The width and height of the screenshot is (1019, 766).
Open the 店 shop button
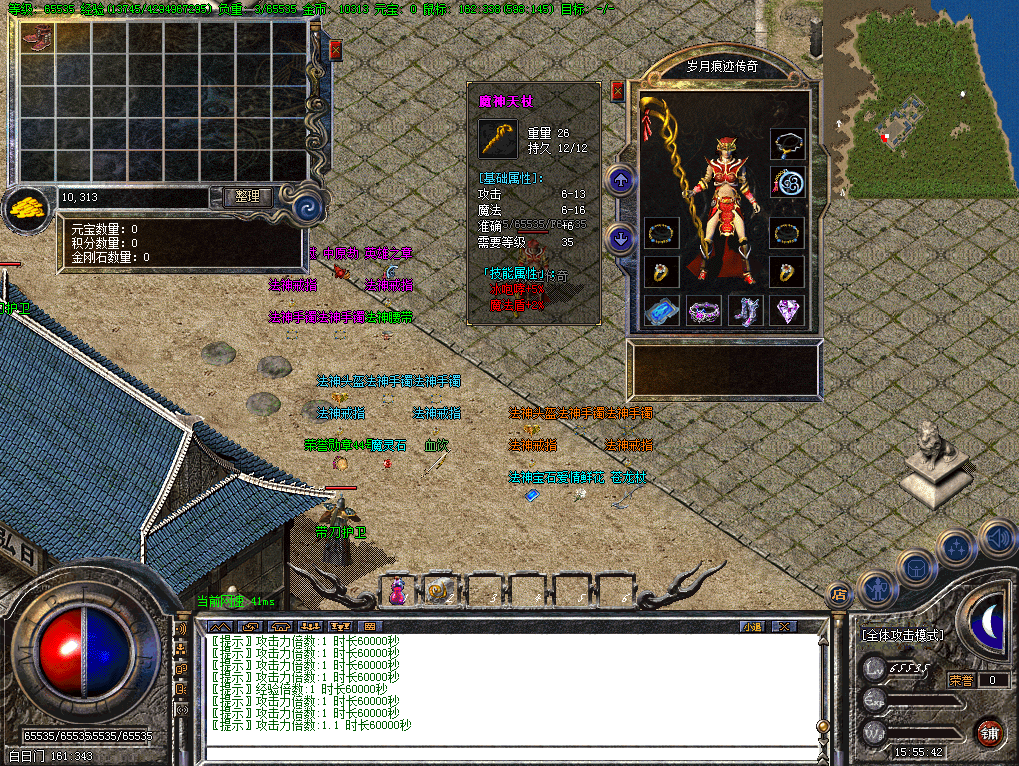[839, 595]
